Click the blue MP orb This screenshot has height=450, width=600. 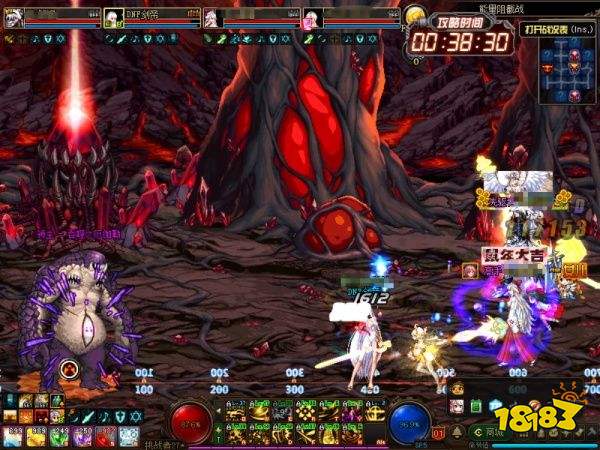tap(408, 421)
